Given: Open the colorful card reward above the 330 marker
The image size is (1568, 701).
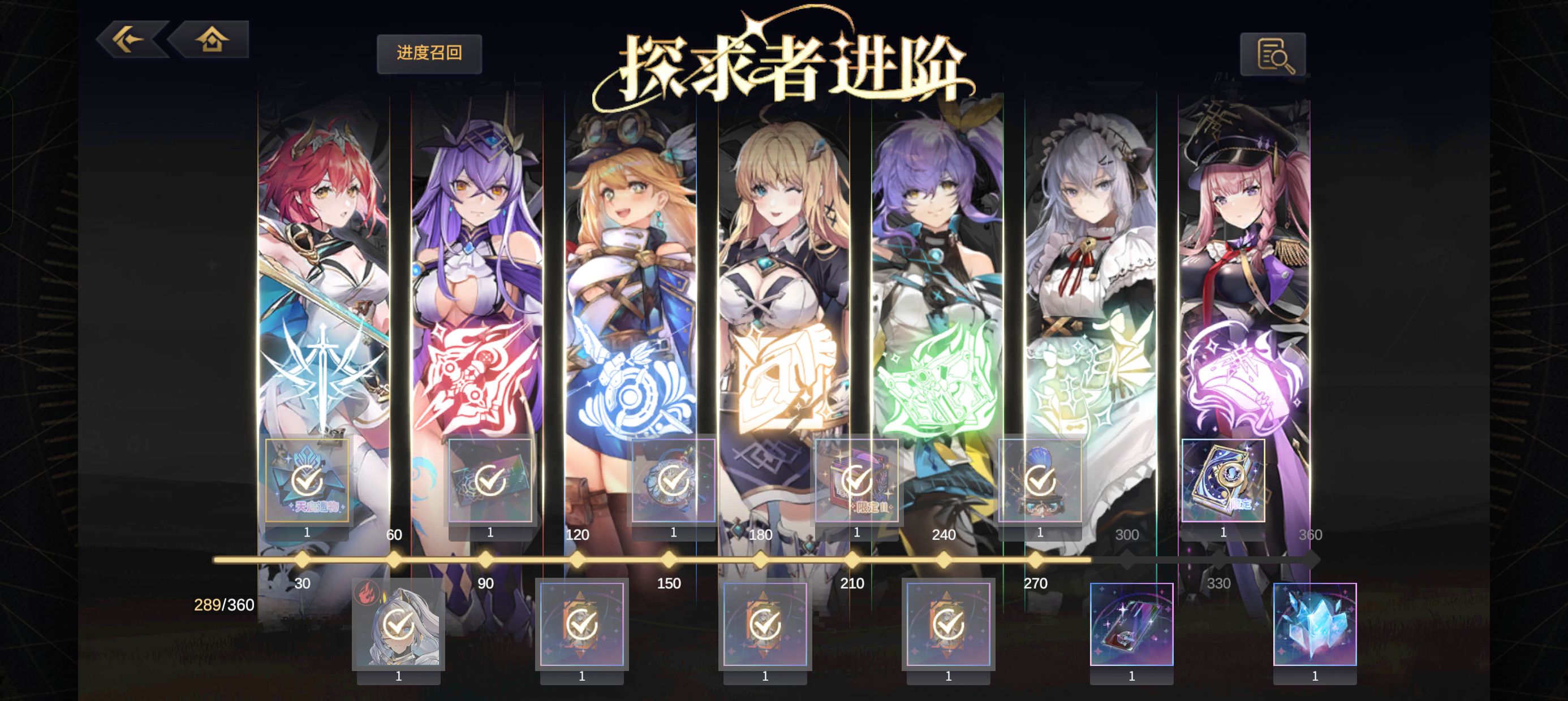Looking at the screenshot, I should coord(1132,624).
